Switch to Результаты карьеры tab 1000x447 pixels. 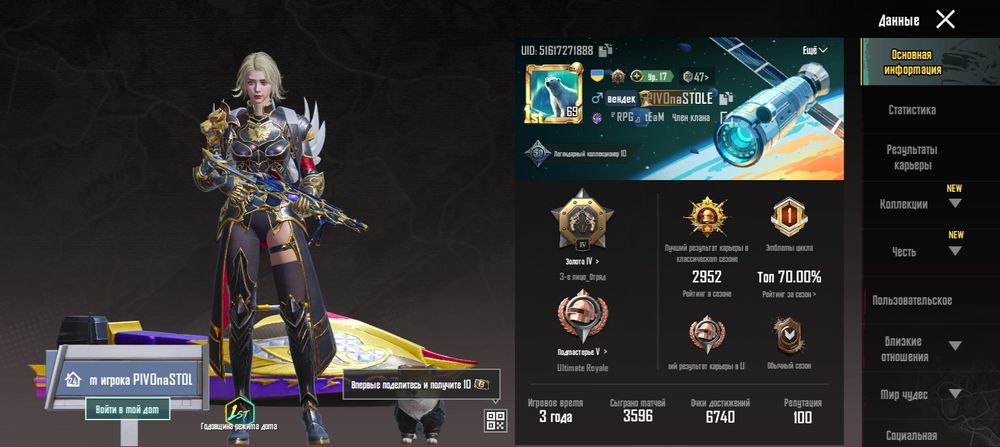[x=911, y=157]
